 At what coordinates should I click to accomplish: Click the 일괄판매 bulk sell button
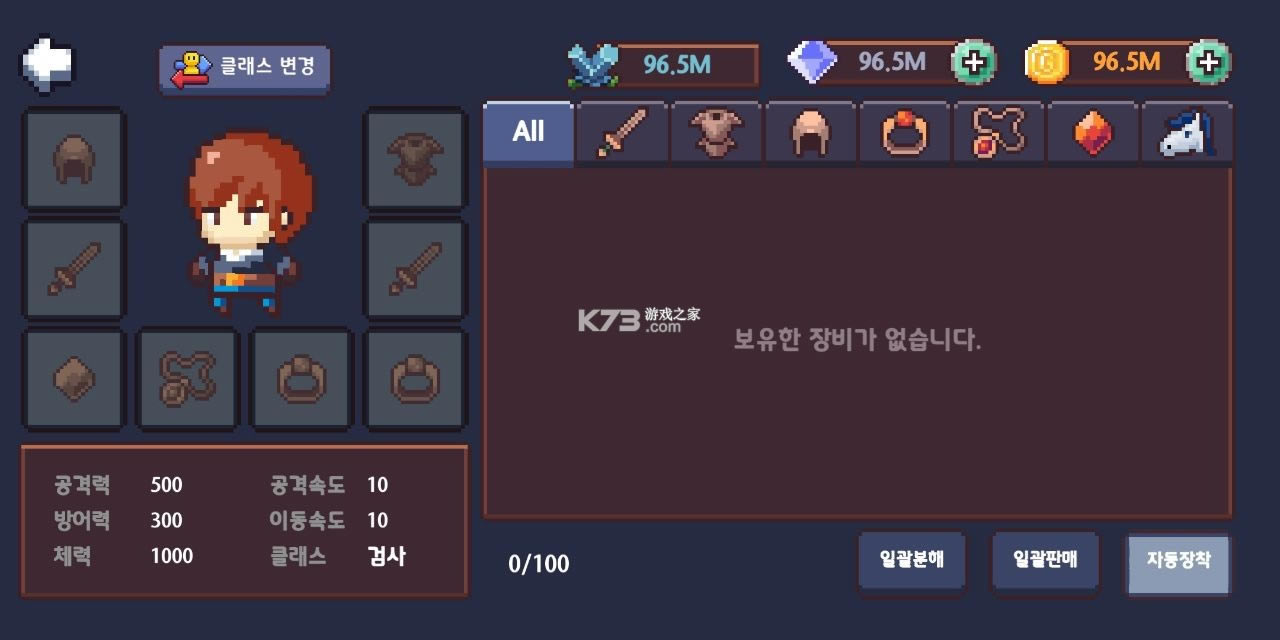coord(1044,561)
